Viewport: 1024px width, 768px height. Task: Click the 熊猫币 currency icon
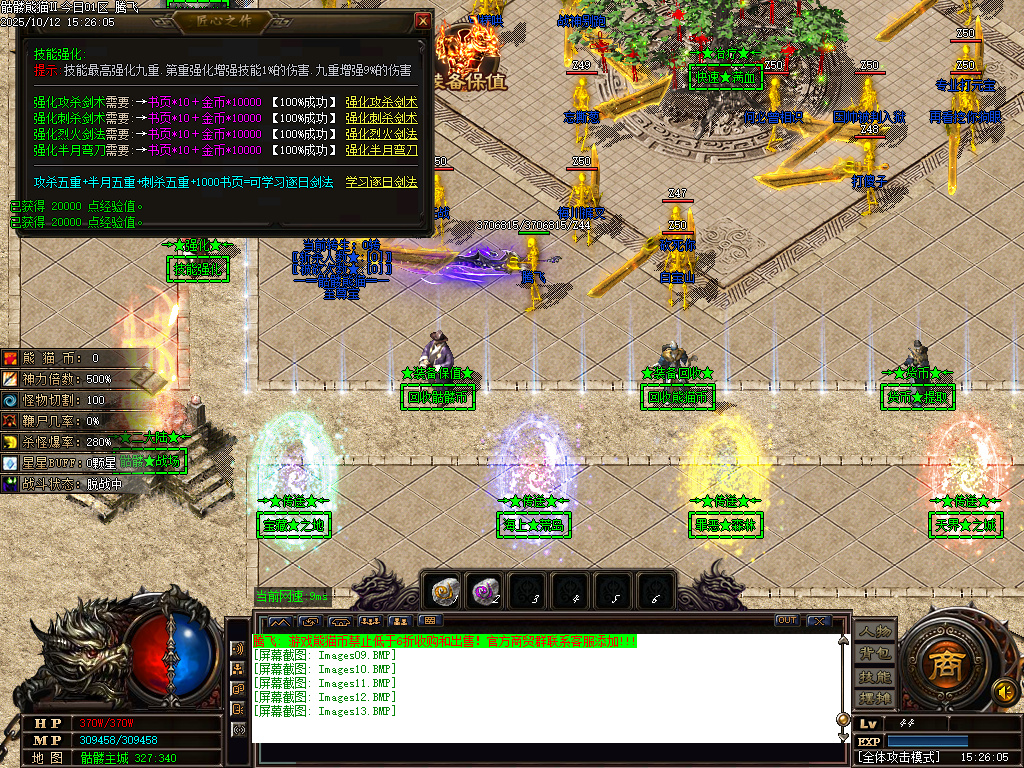coord(10,358)
